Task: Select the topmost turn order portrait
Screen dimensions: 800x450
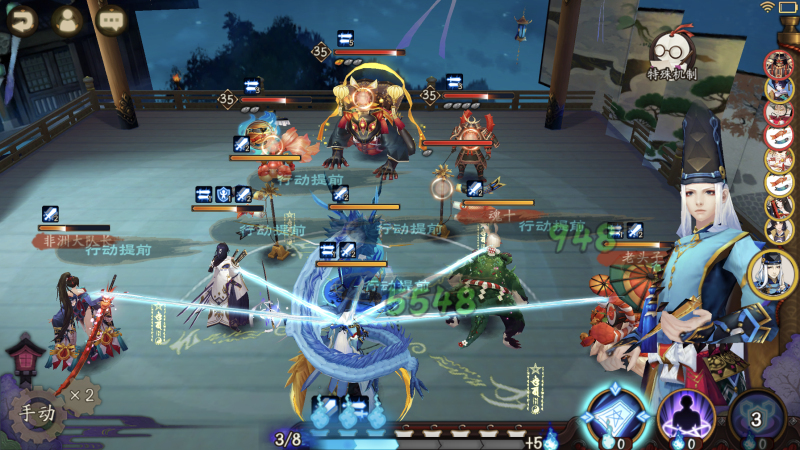Action: pos(779,63)
